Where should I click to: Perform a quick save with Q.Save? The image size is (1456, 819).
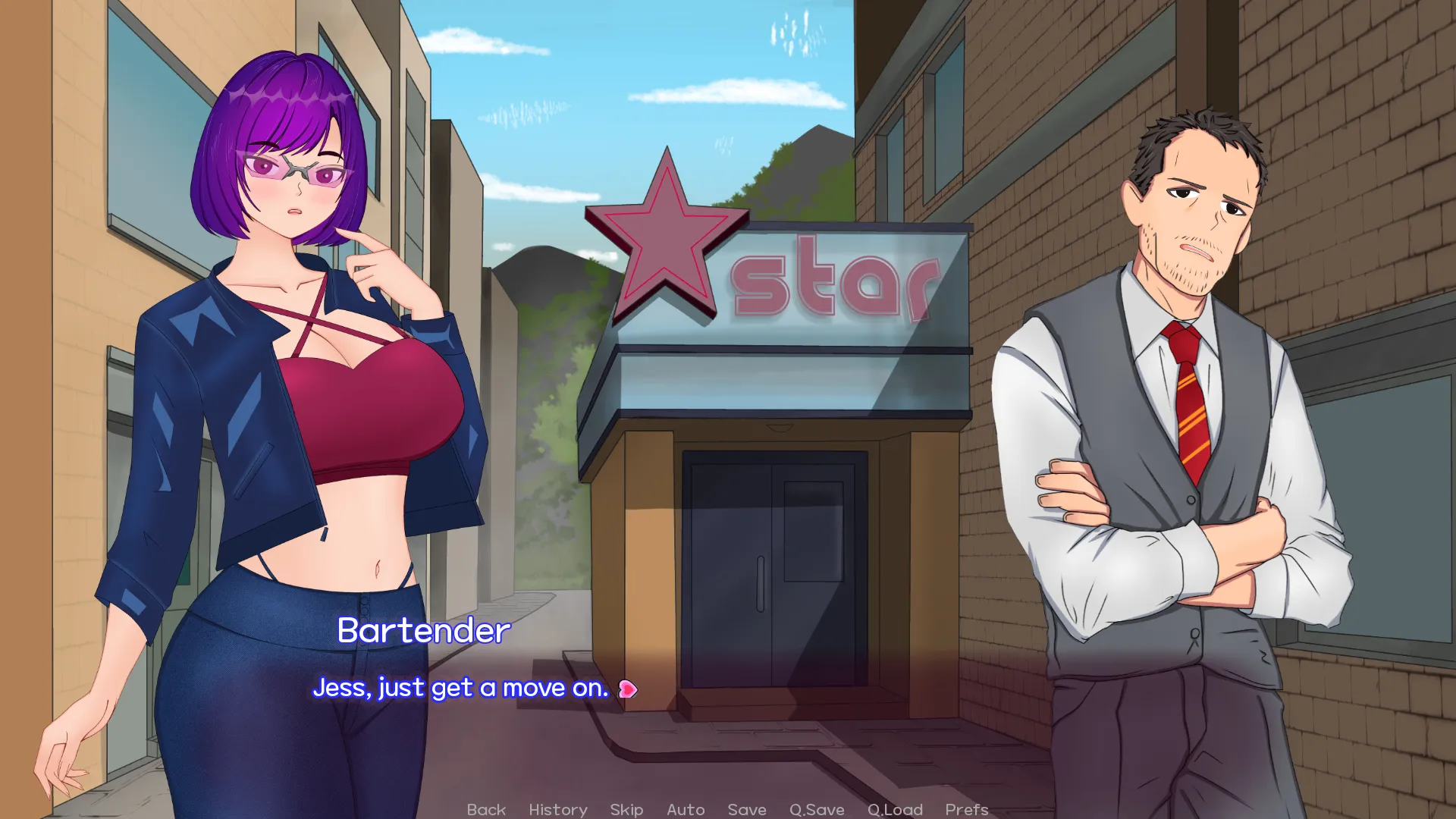click(817, 809)
